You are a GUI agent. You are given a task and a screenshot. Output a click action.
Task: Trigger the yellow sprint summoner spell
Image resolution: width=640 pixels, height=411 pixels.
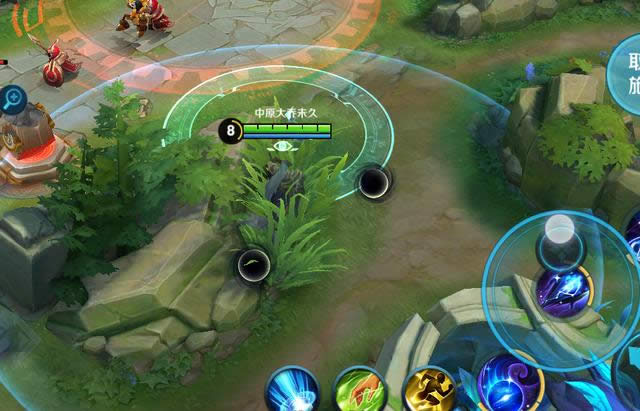pos(431,392)
